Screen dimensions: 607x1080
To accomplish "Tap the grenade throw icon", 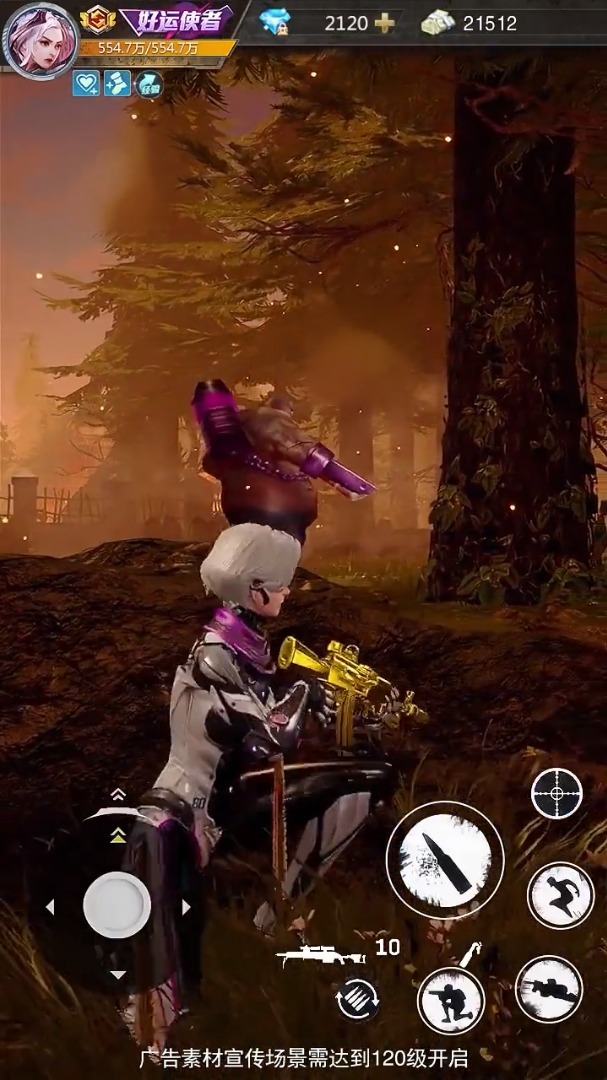I will (x=470, y=951).
